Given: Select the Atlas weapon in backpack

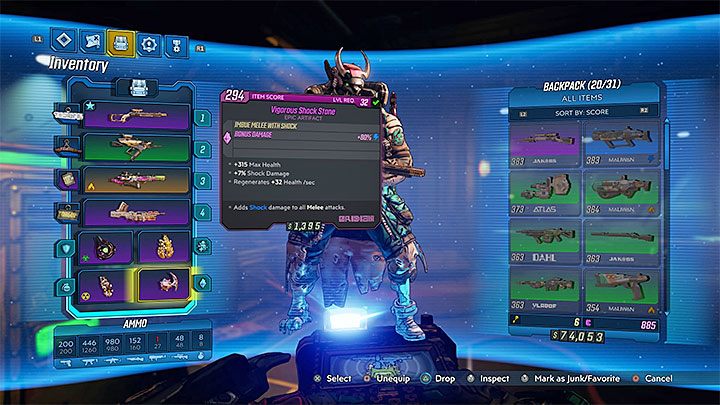Looking at the screenshot, I should [546, 192].
